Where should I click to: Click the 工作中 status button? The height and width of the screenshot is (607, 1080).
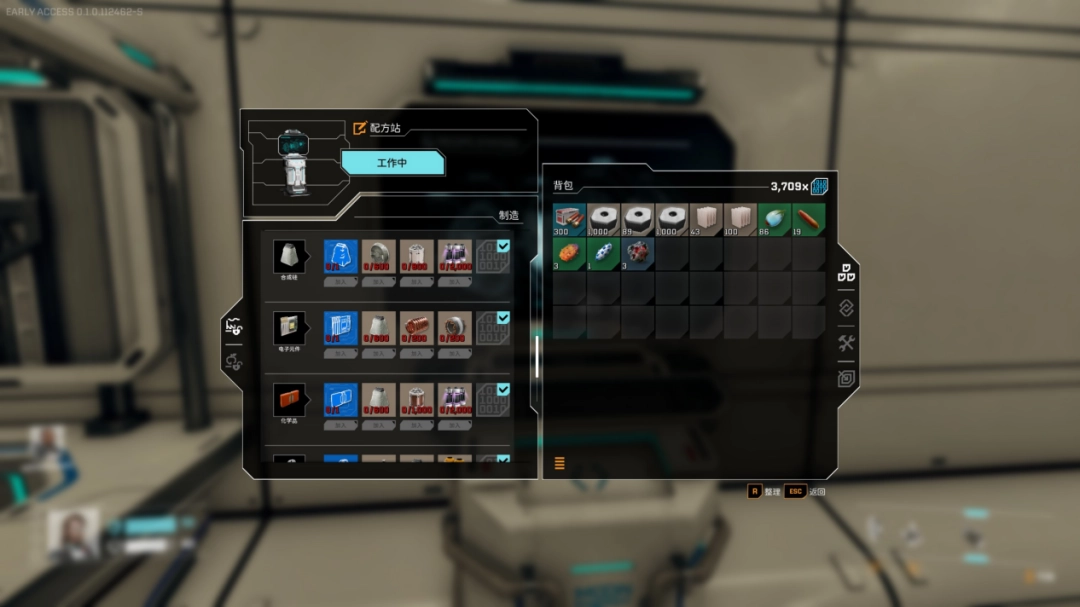pos(392,162)
